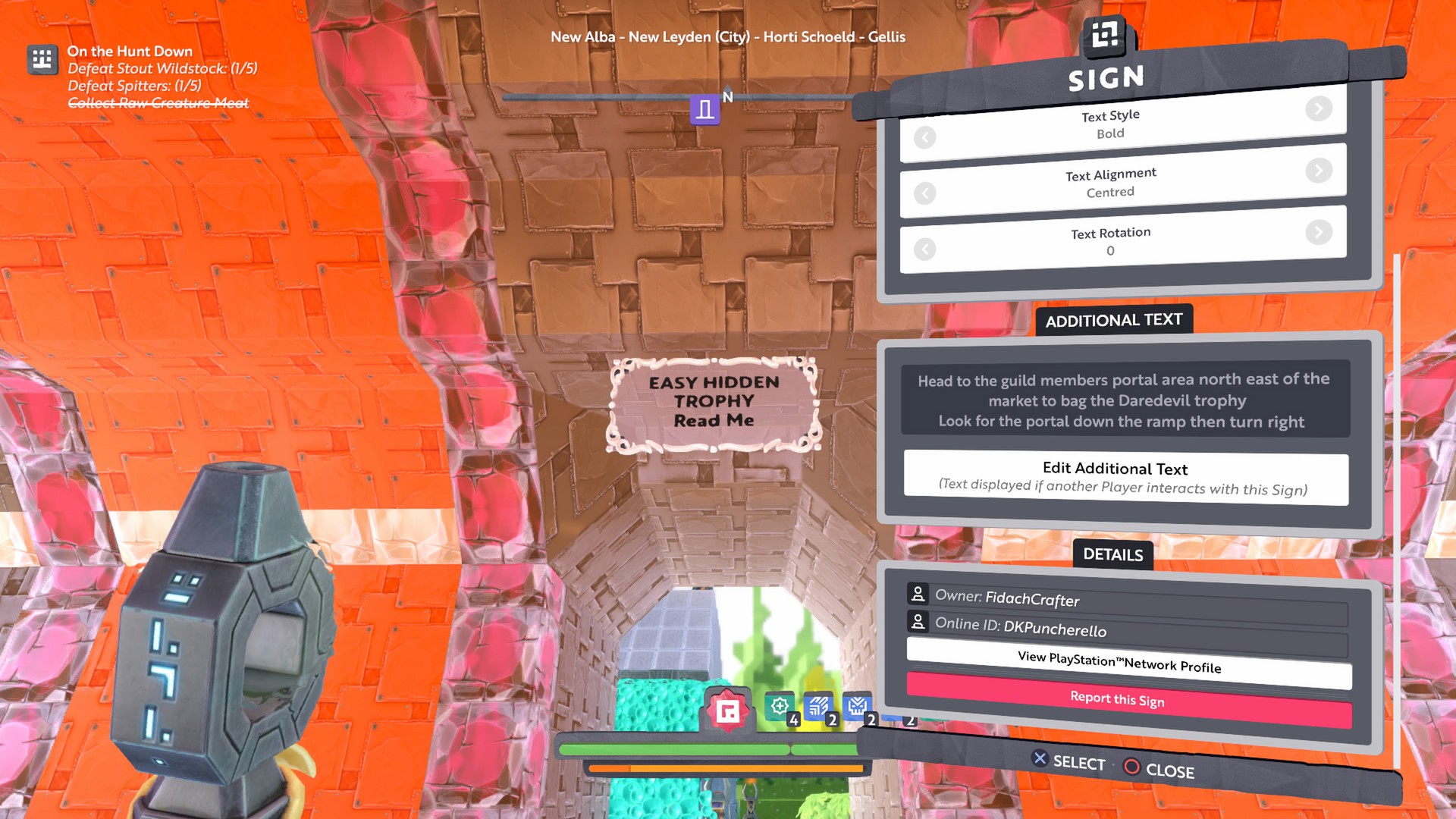Increase the Text Rotation value
The width and height of the screenshot is (1456, 819).
(1319, 231)
